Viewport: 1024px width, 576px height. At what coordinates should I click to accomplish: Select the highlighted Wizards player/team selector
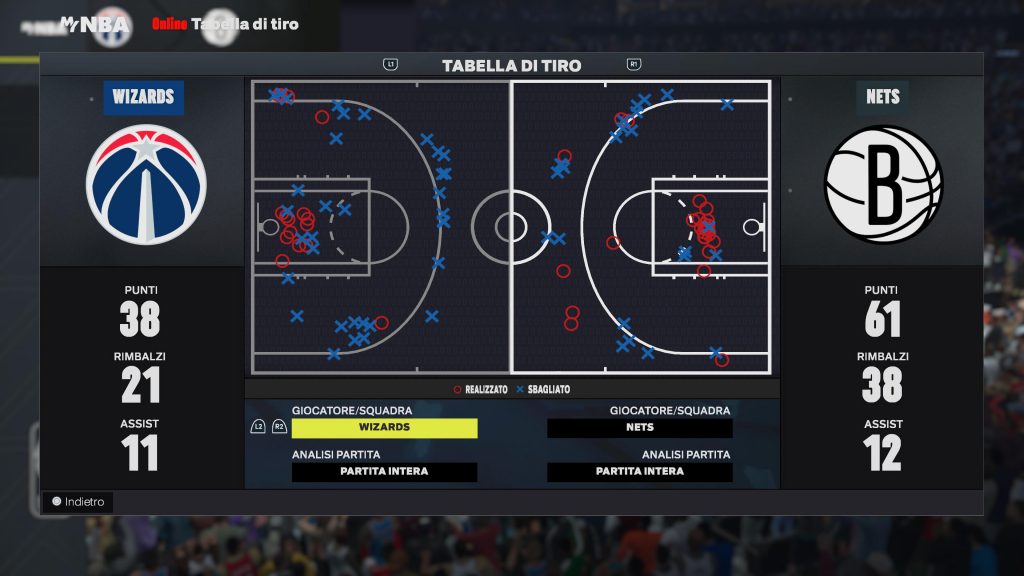[384, 427]
